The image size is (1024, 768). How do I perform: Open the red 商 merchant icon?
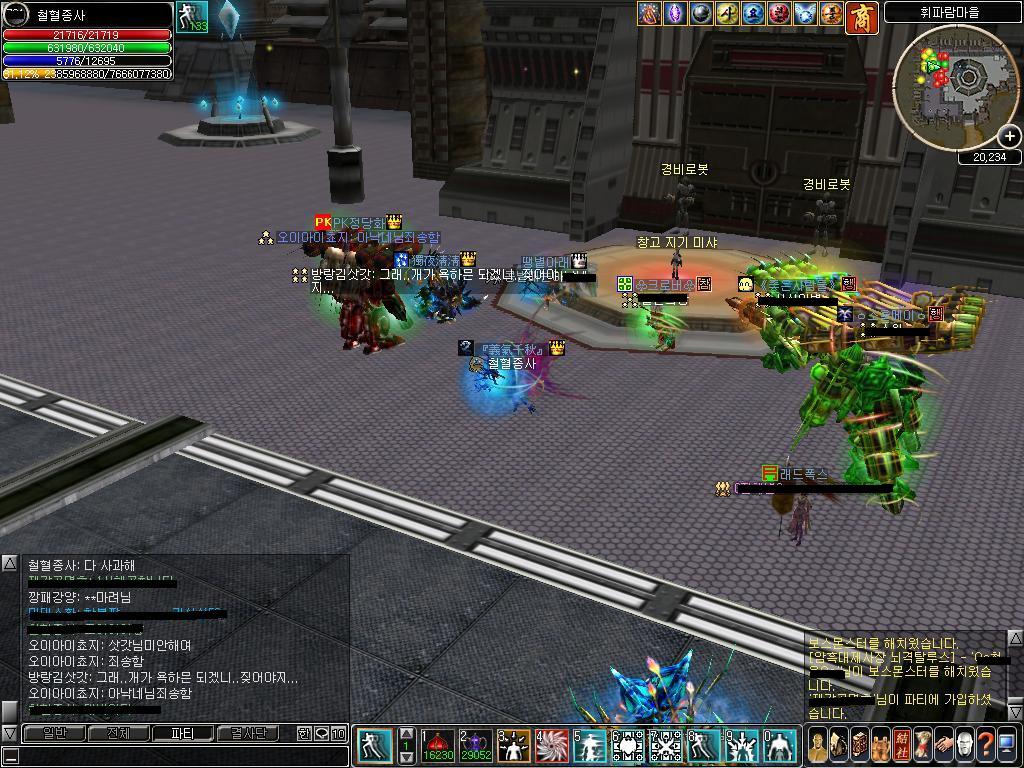tap(861, 17)
